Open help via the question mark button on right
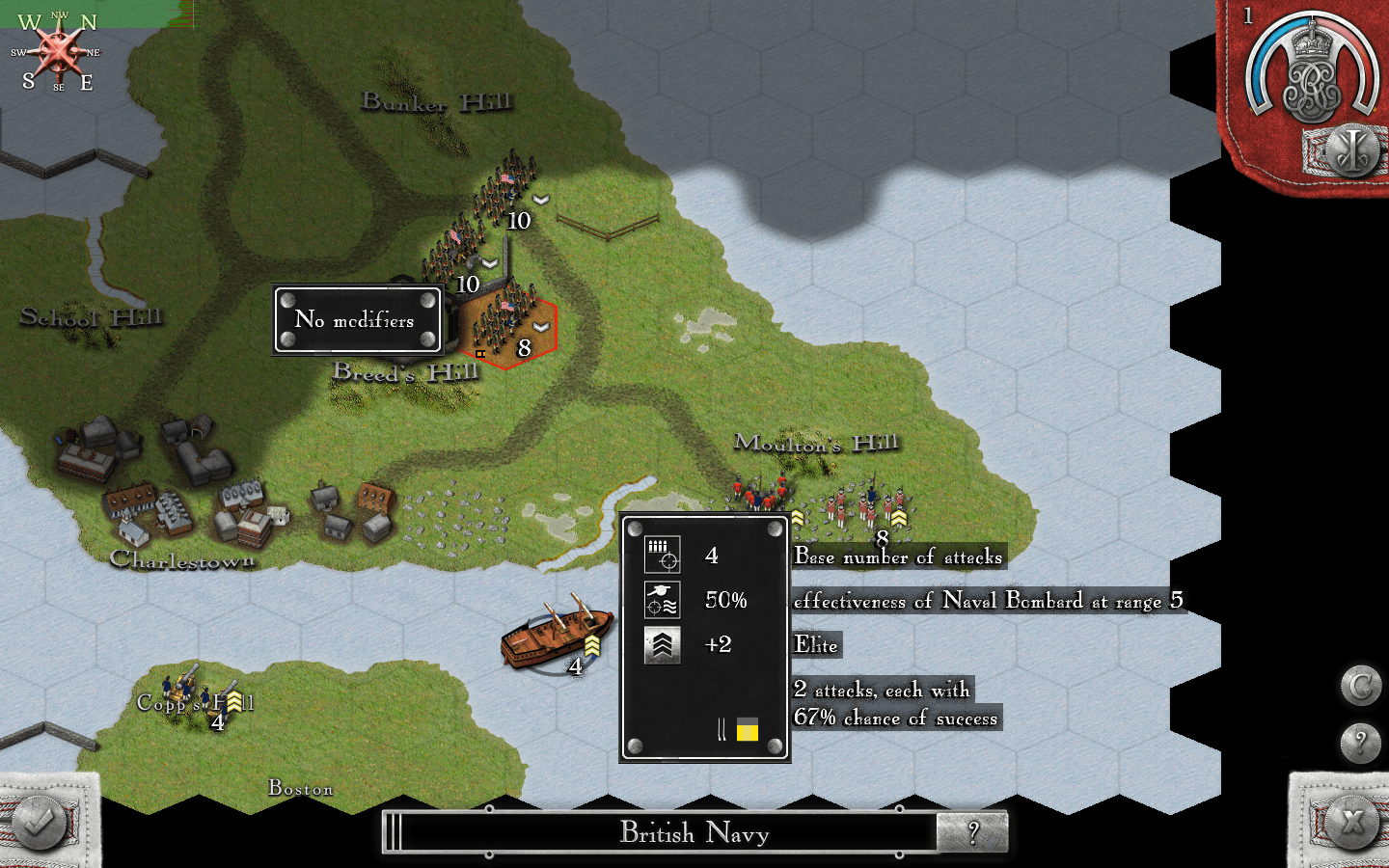This screenshot has width=1389, height=868. click(x=1361, y=739)
